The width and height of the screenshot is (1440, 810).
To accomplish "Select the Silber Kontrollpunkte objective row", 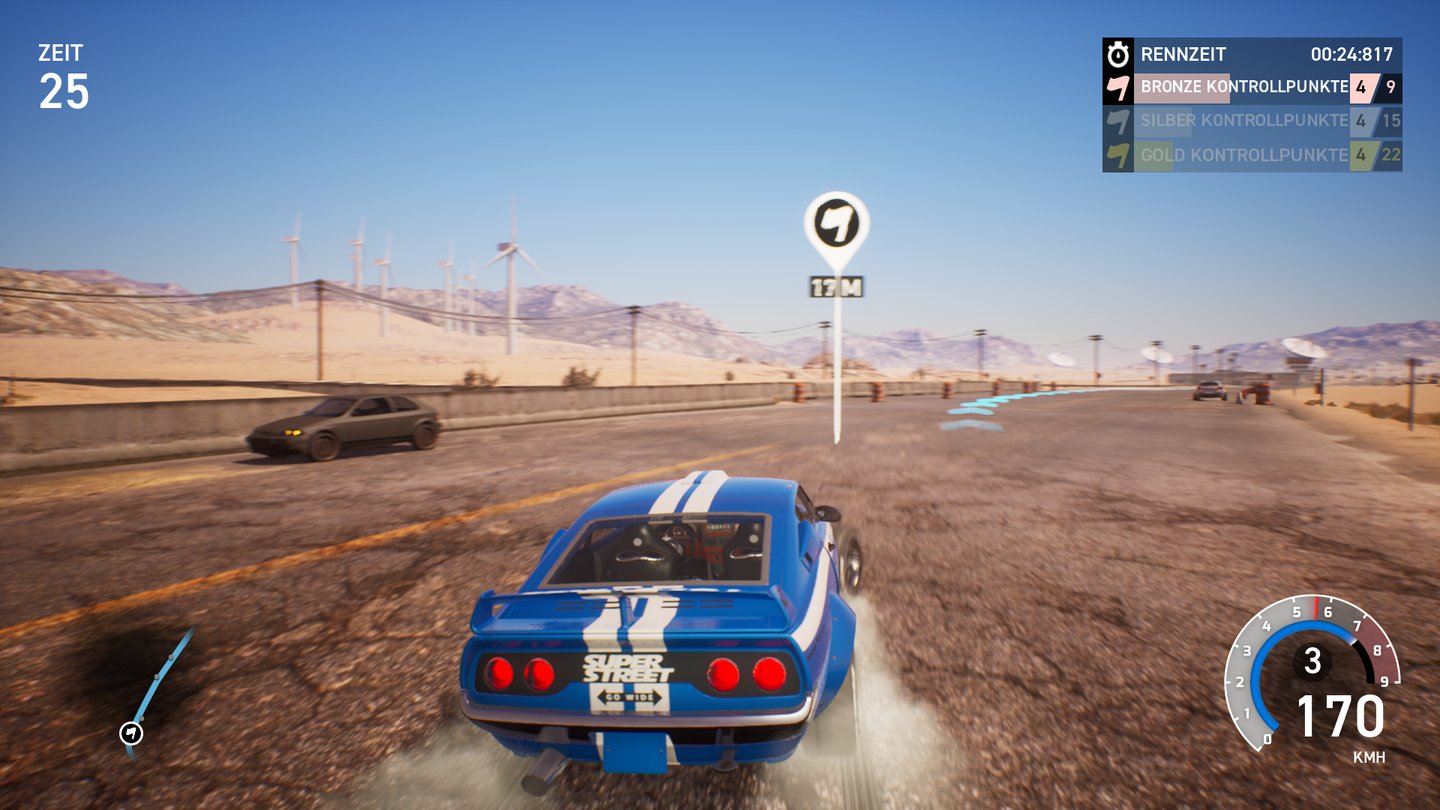I will tap(1250, 121).
